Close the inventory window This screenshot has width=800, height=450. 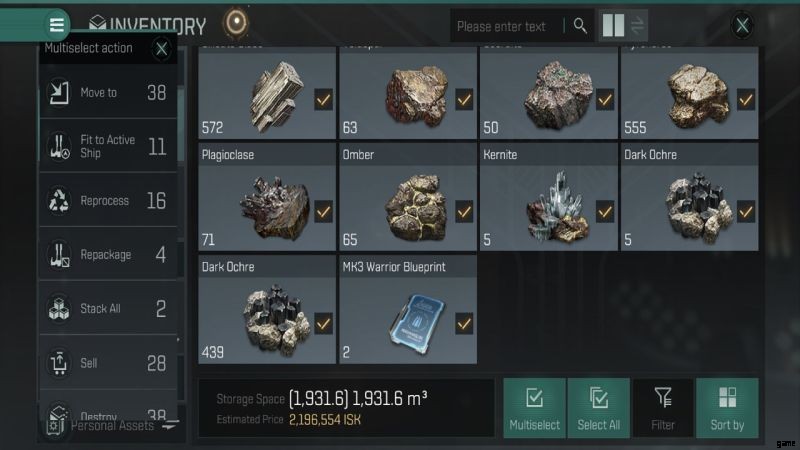click(x=742, y=26)
